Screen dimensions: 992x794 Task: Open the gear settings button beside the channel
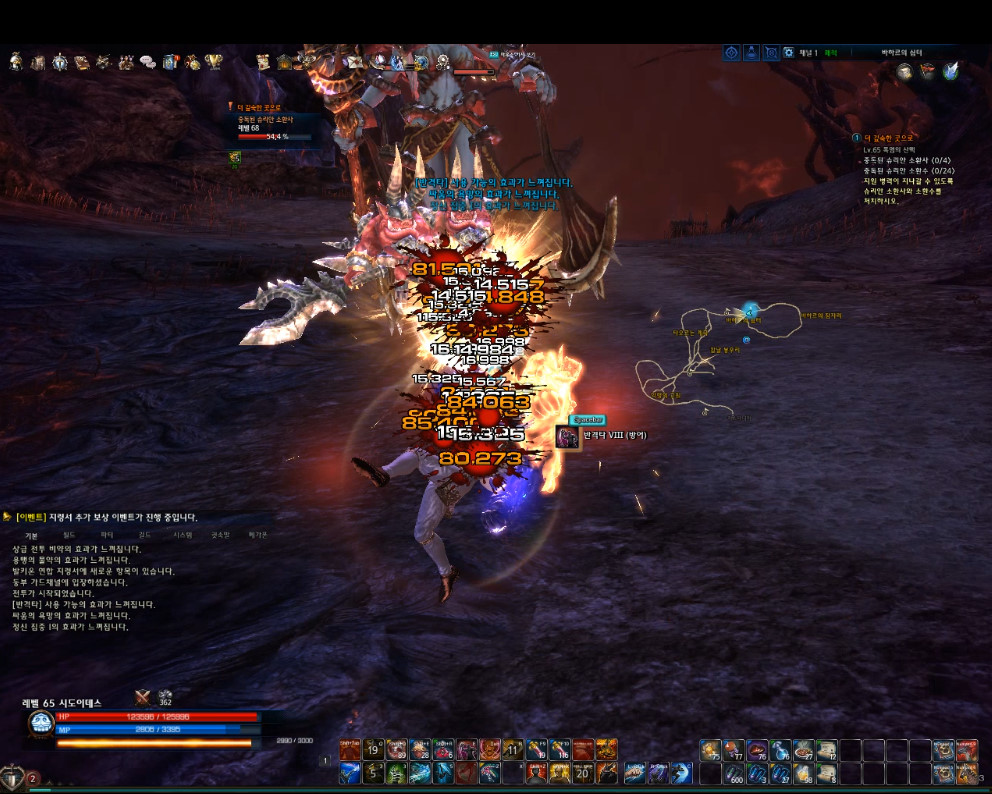(788, 52)
